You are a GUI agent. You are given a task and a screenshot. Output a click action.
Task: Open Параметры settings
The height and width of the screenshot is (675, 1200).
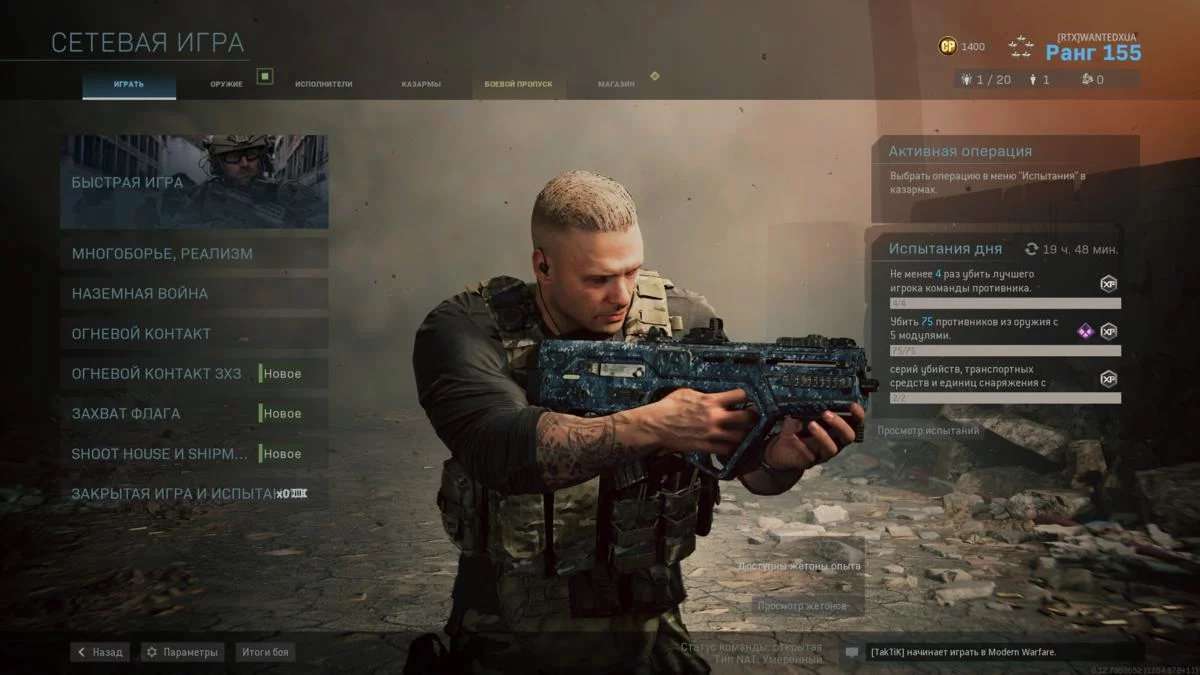pos(182,652)
